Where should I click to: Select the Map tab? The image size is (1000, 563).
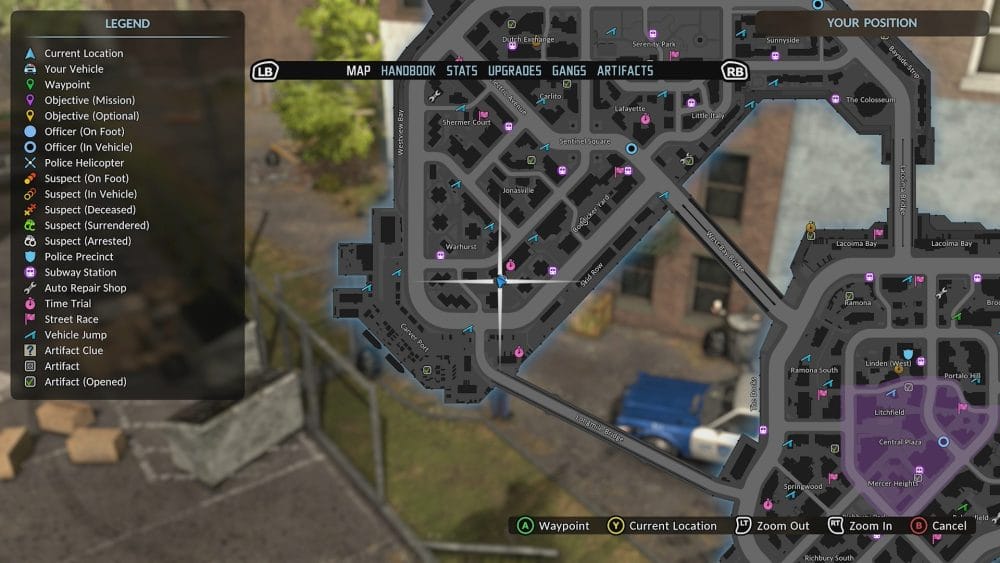pos(358,71)
